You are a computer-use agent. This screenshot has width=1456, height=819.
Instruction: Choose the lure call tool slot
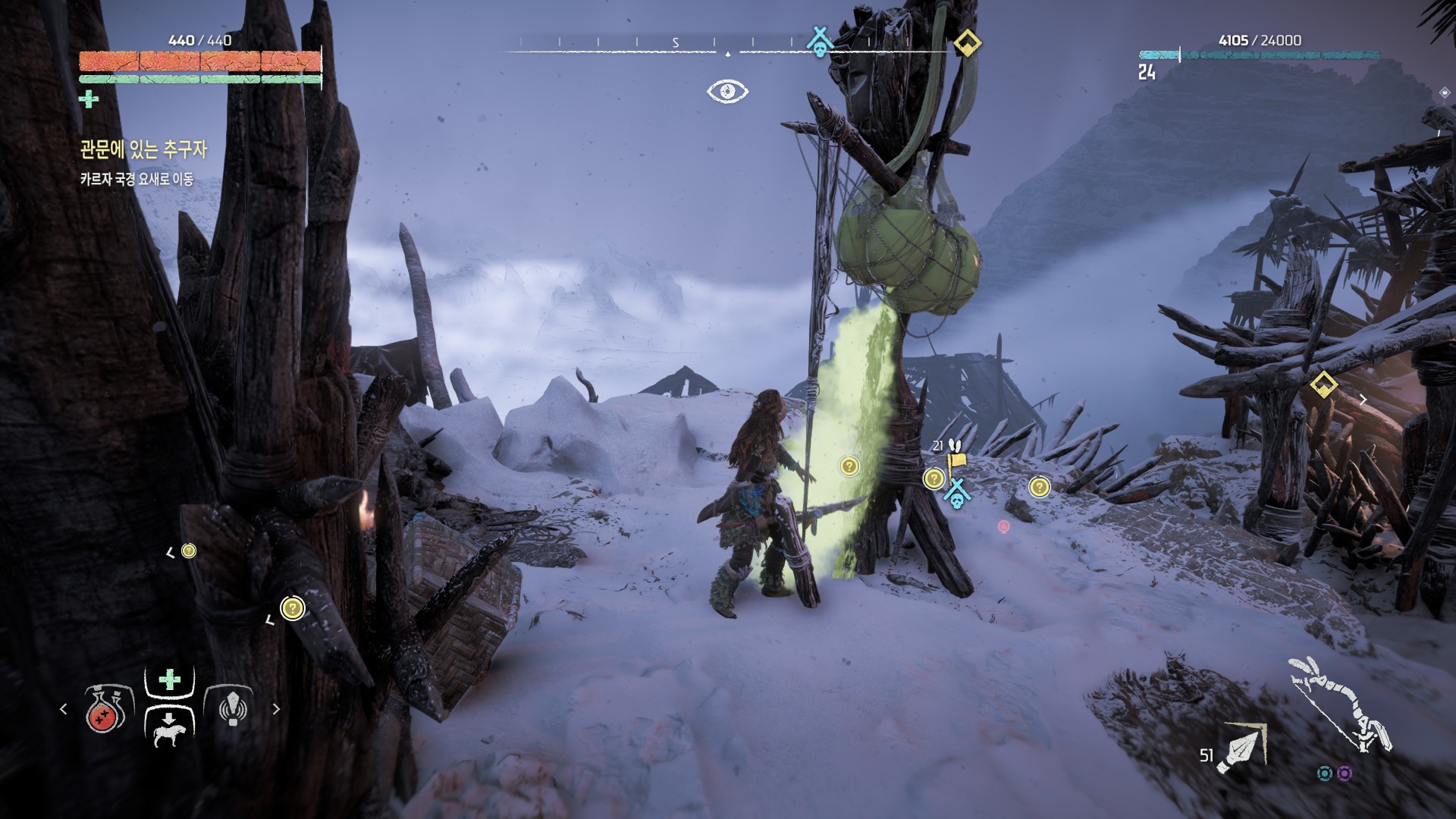tap(233, 708)
